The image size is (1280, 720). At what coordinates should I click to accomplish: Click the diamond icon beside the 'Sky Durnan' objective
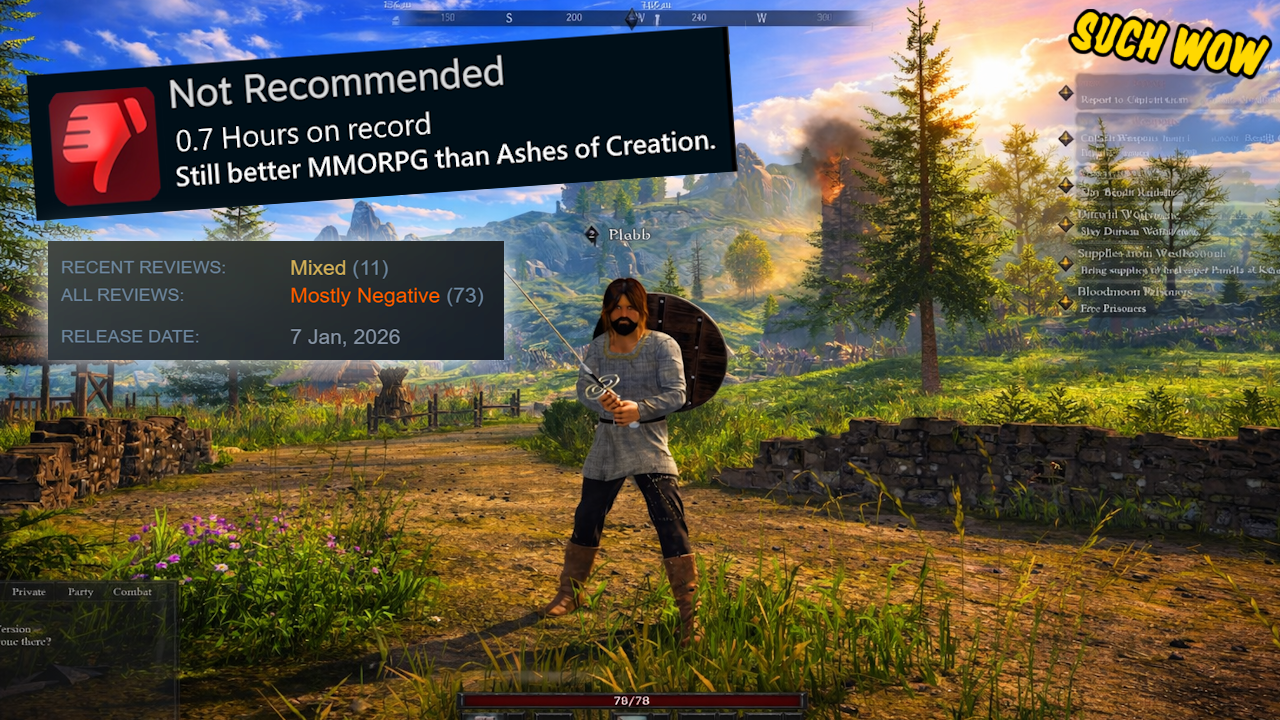click(x=1064, y=222)
